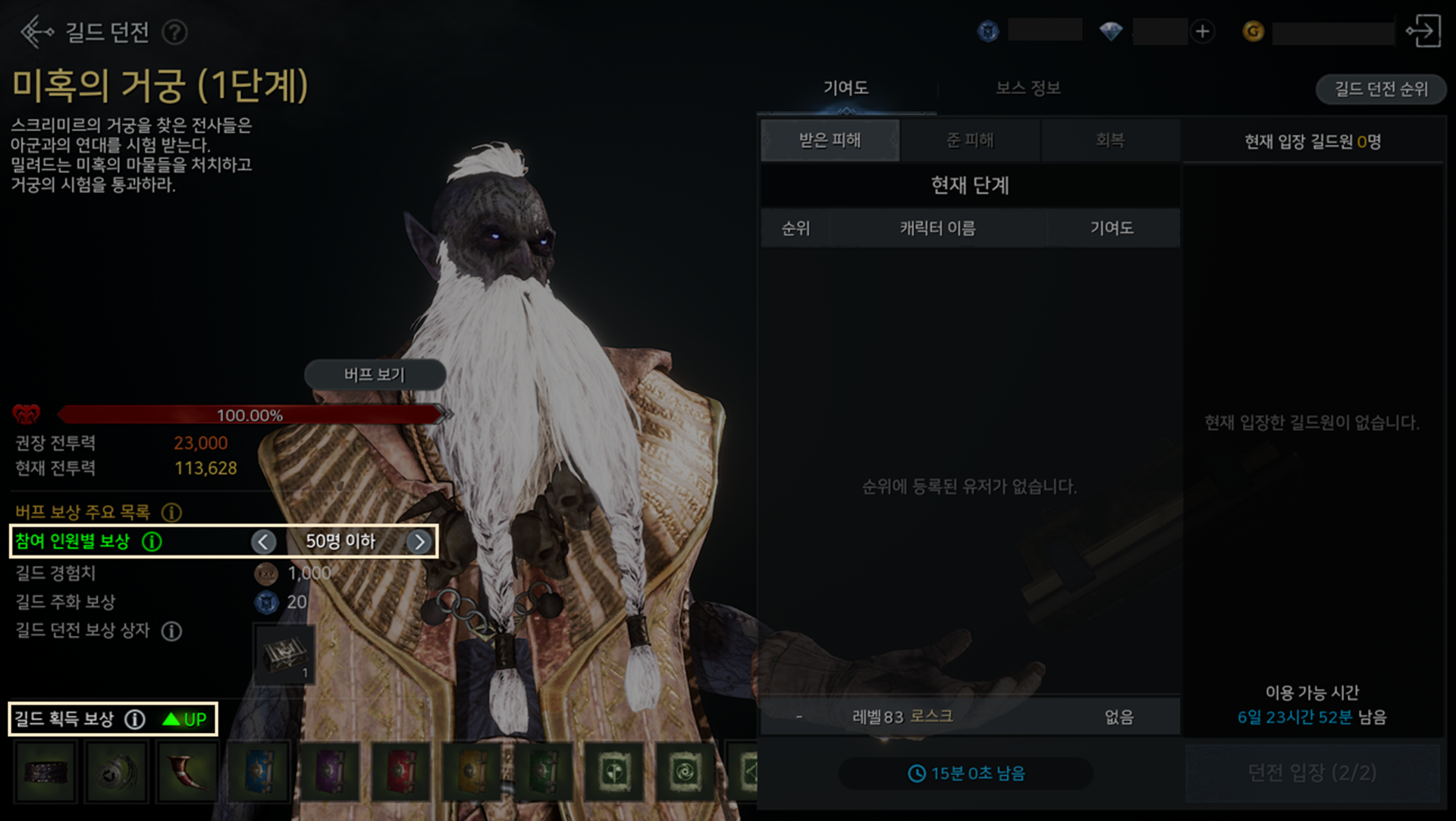The height and width of the screenshot is (821, 1456).
Task: Choose the 회복 sub-tab
Action: (x=1109, y=140)
